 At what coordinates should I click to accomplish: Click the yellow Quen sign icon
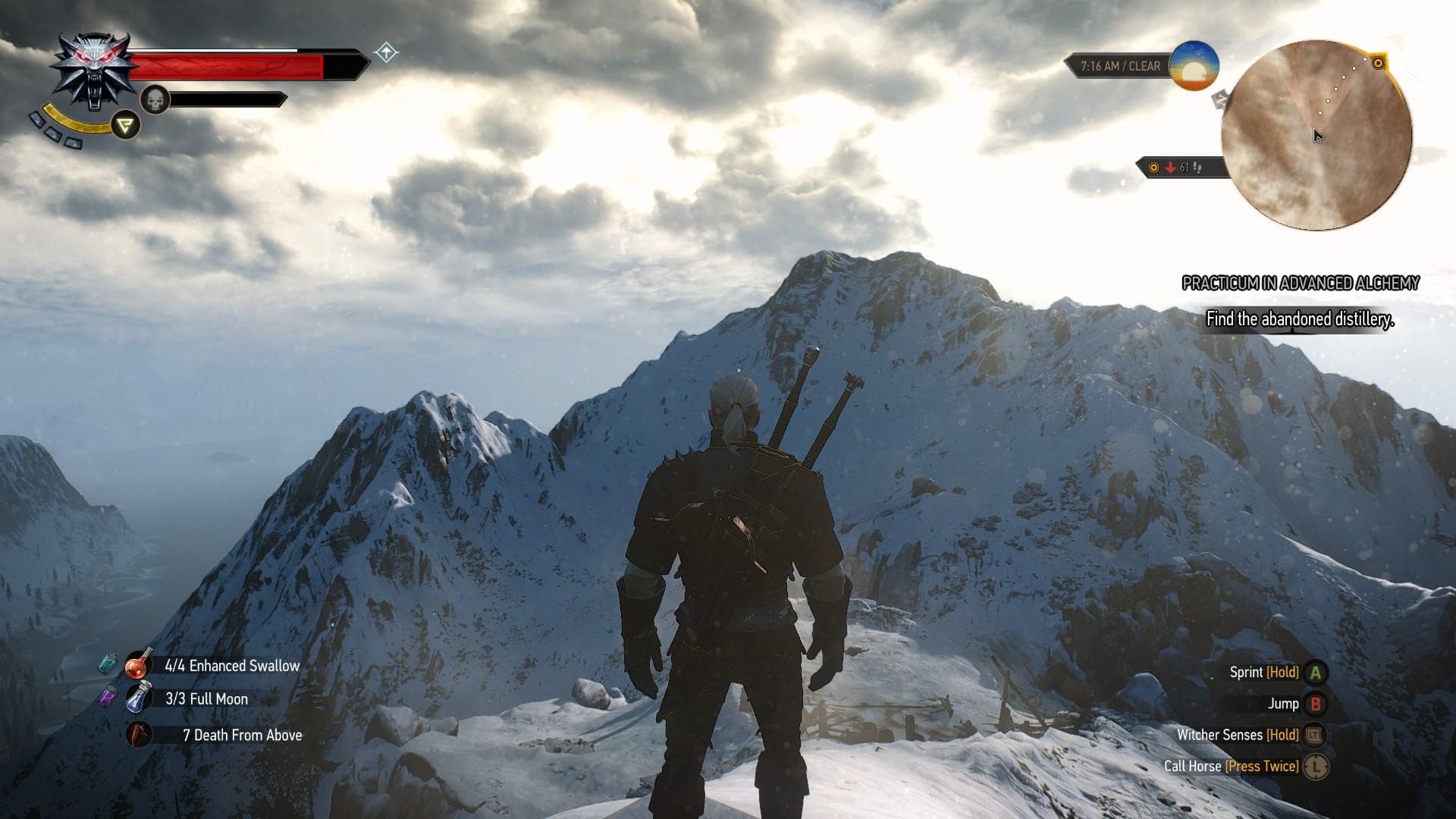coord(125,126)
